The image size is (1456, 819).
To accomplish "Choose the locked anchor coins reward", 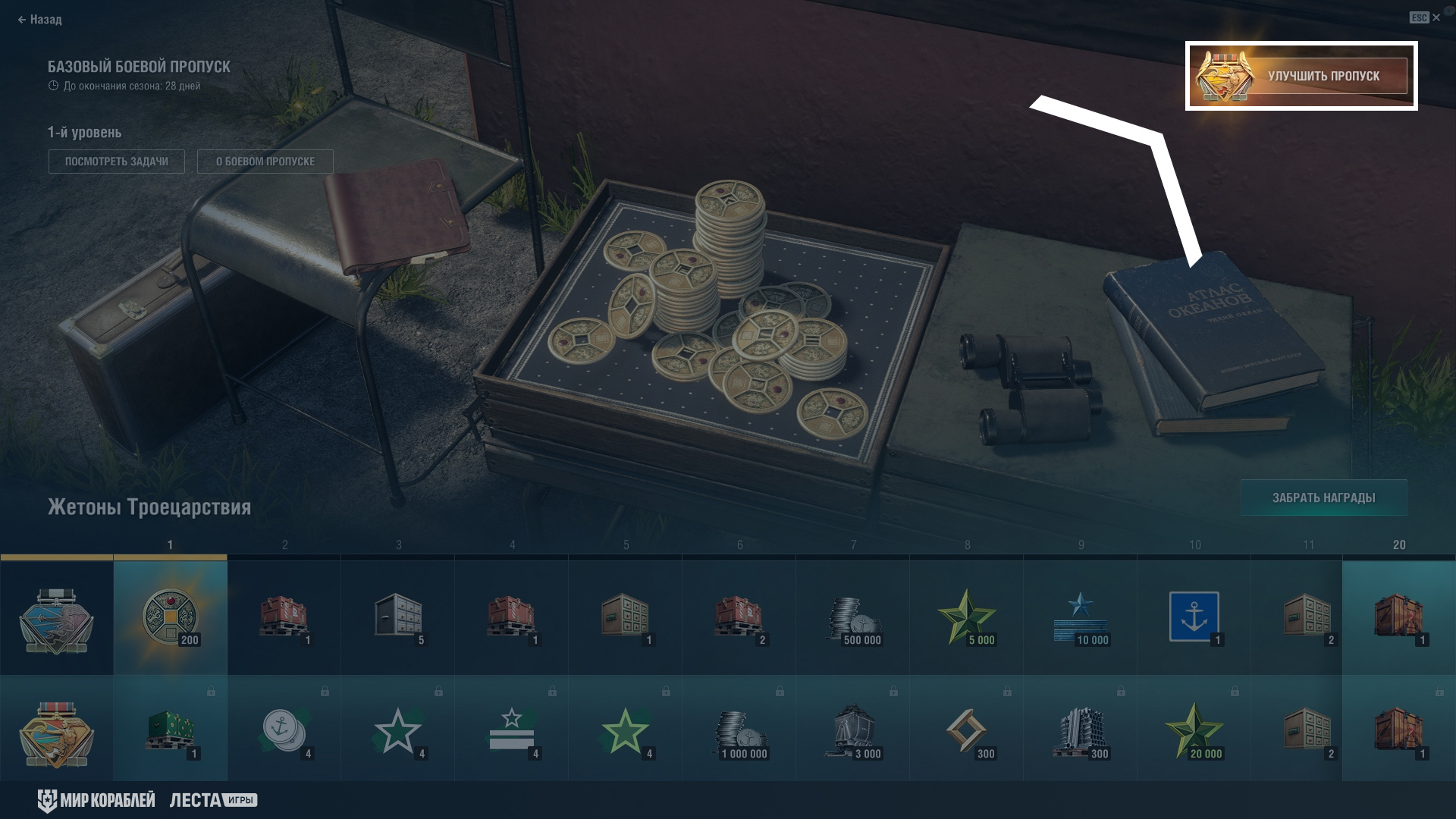I will click(284, 731).
